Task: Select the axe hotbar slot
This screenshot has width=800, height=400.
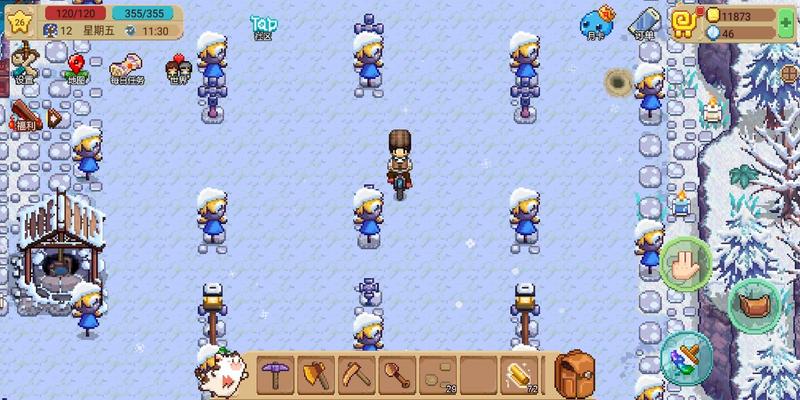Action: pyautogui.click(x=317, y=373)
